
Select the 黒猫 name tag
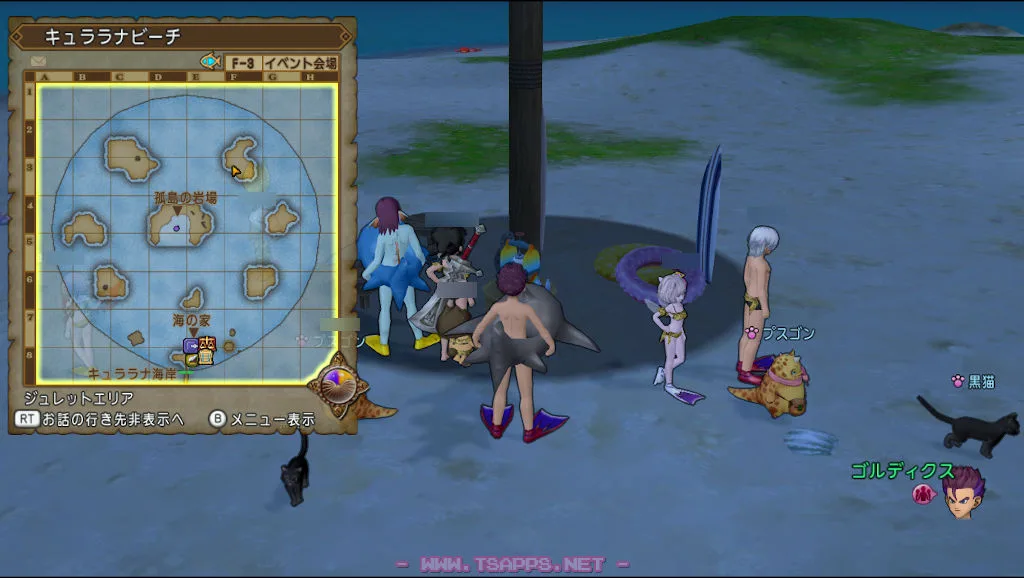click(981, 381)
